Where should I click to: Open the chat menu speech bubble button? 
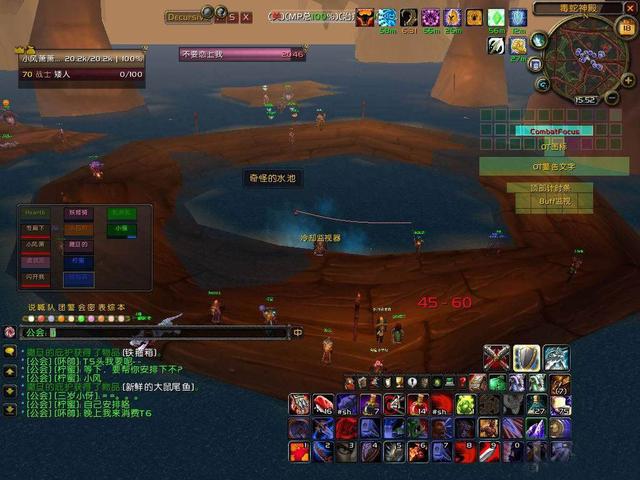click(9, 332)
